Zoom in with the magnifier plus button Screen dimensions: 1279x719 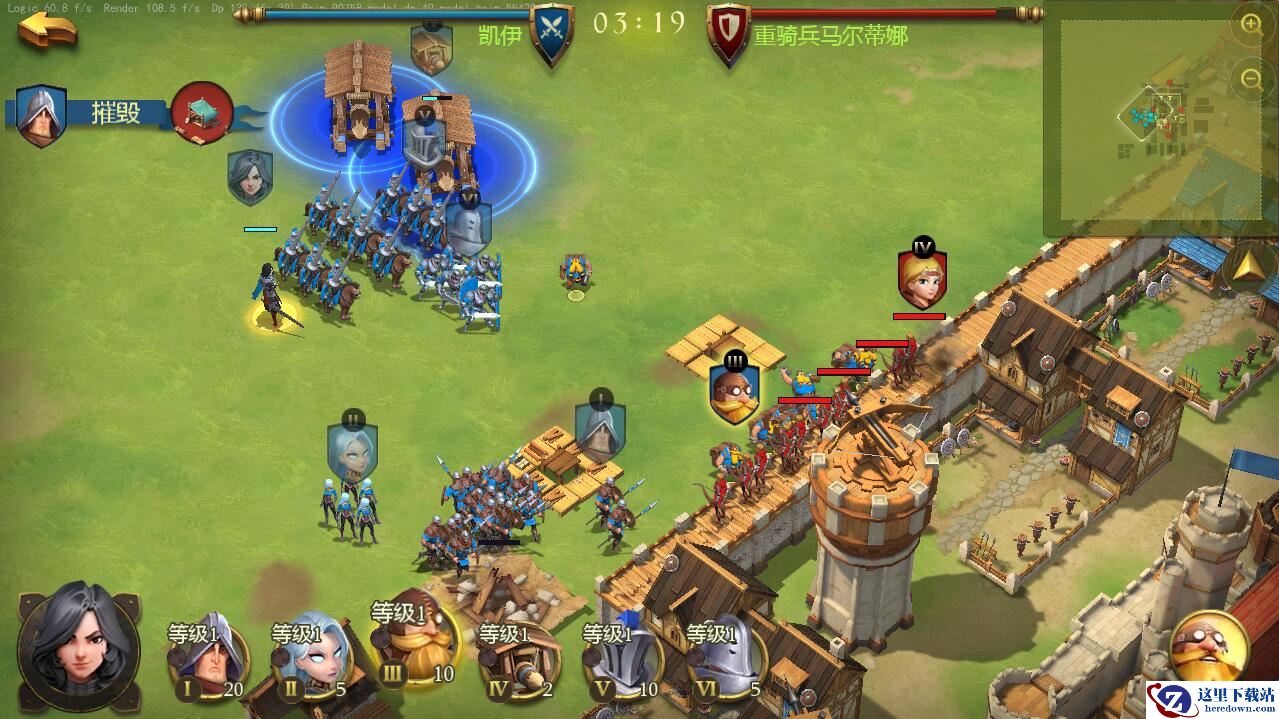pos(1251,26)
